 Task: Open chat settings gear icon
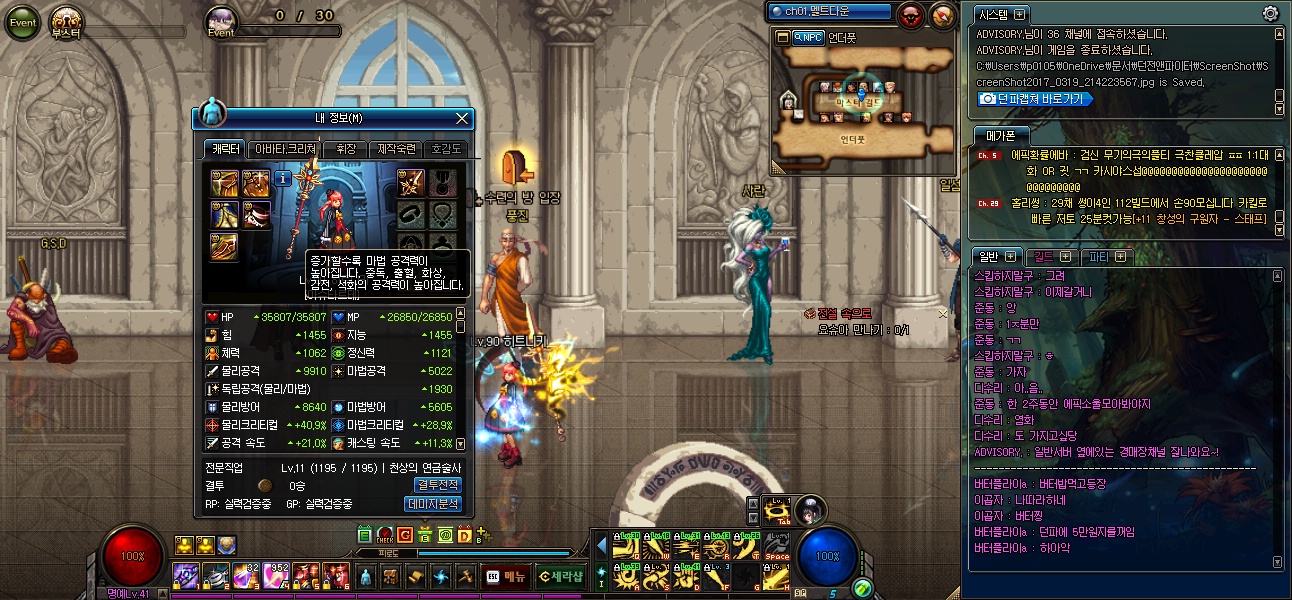tap(1270, 14)
